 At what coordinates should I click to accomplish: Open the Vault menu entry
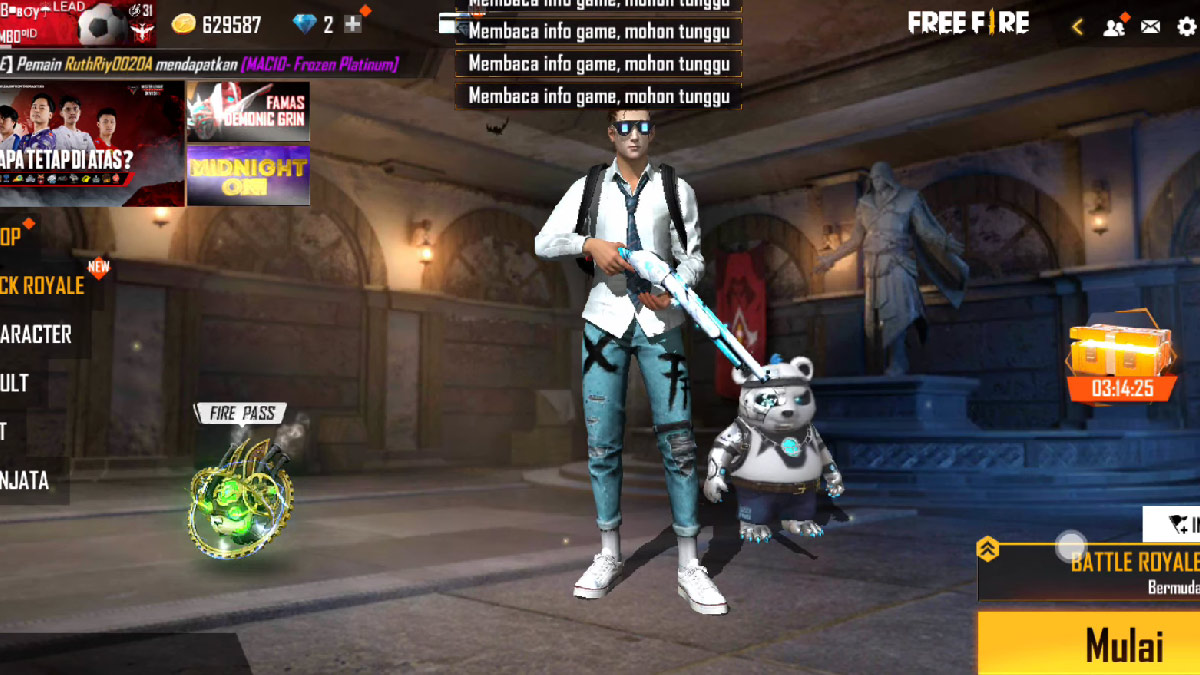pos(16,383)
